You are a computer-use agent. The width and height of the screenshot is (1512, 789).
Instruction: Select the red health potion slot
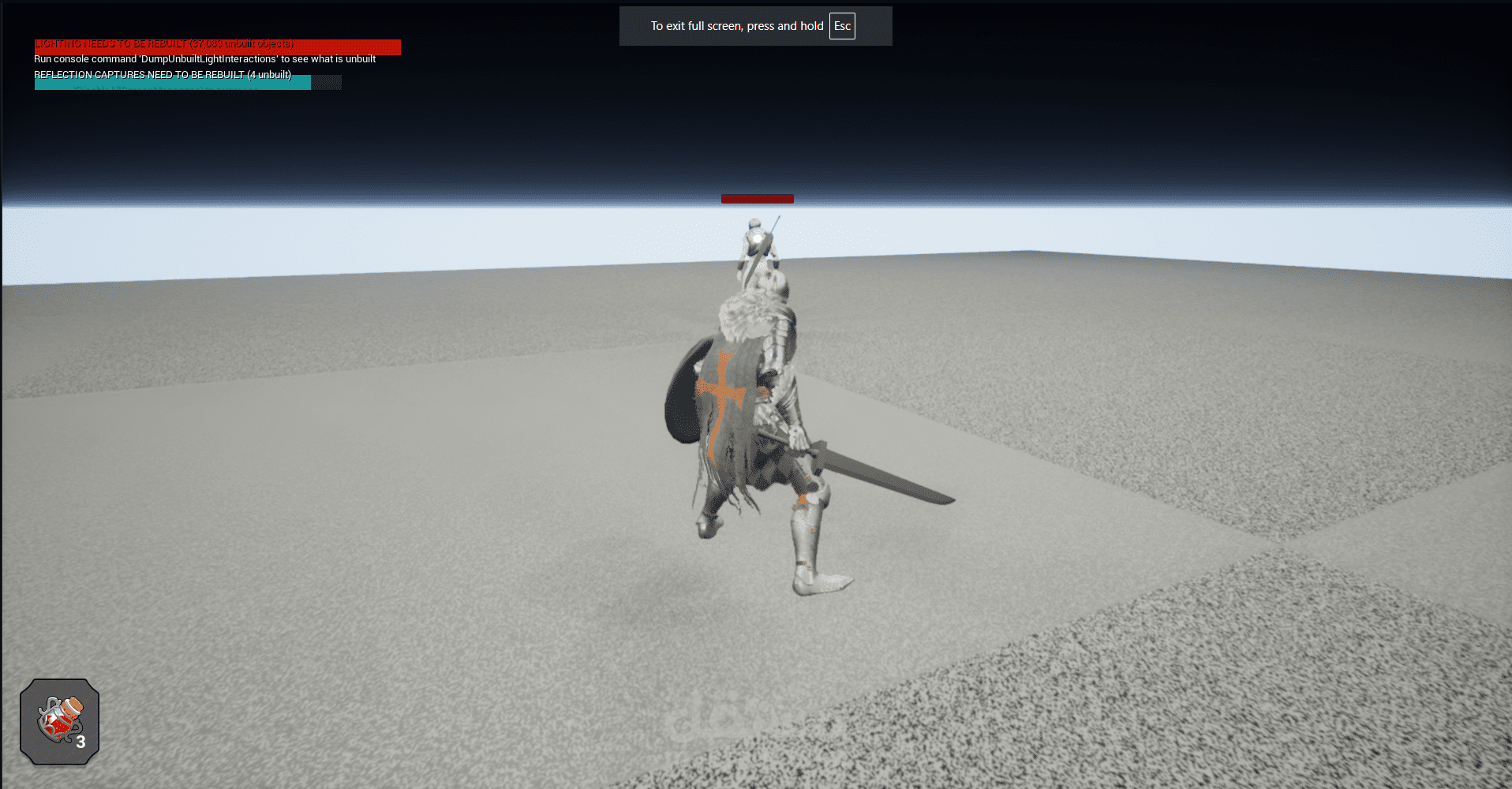tap(60, 721)
